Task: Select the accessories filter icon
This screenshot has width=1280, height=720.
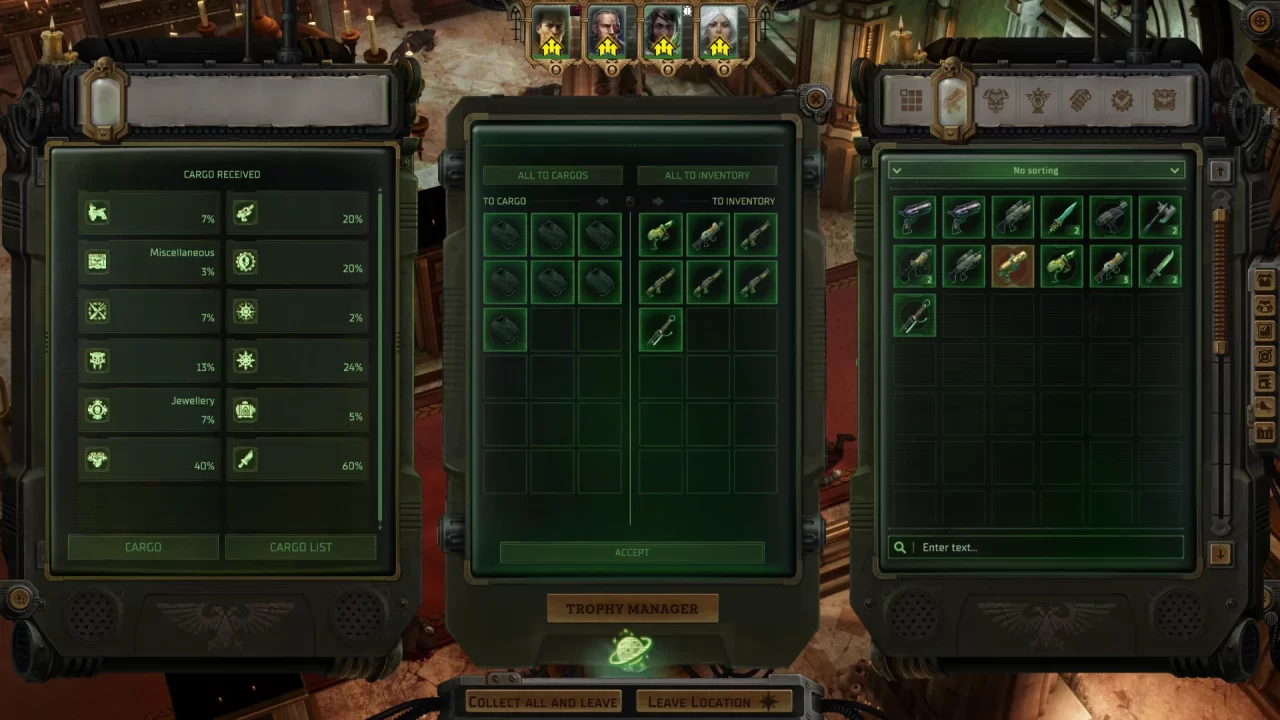Action: [x=1037, y=100]
